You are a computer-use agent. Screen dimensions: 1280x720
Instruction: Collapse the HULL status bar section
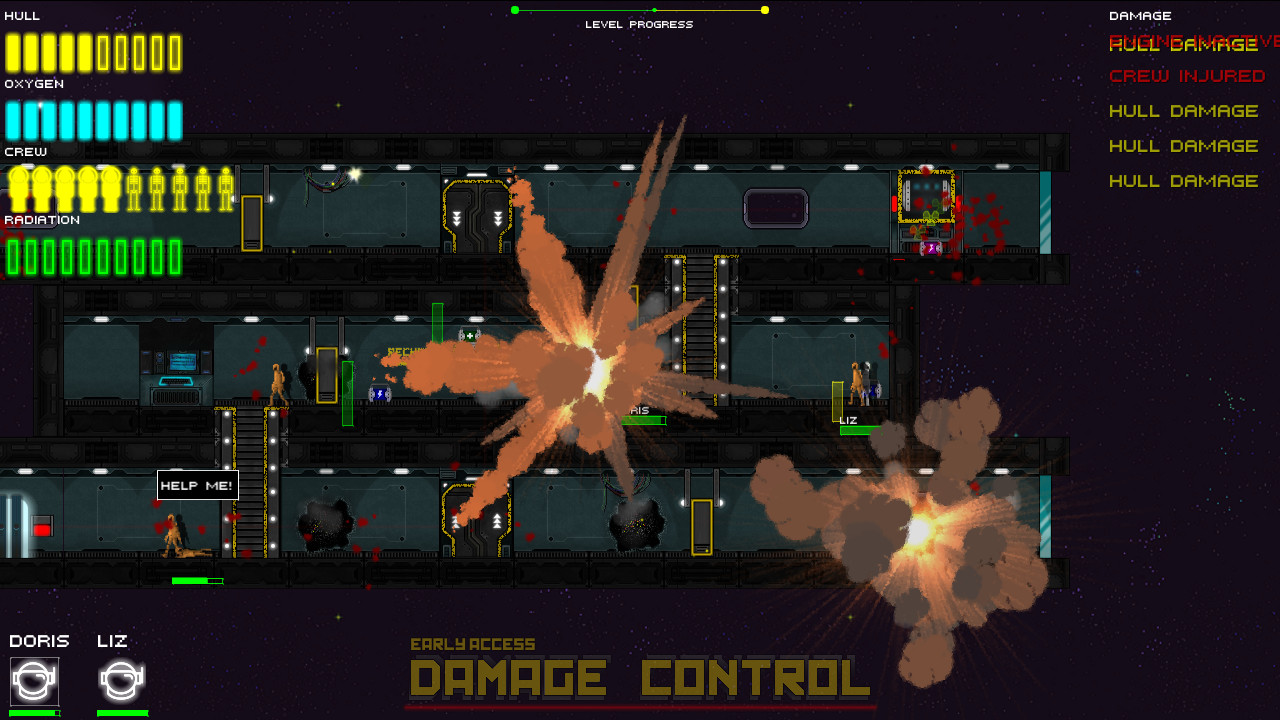pyautogui.click(x=20, y=15)
